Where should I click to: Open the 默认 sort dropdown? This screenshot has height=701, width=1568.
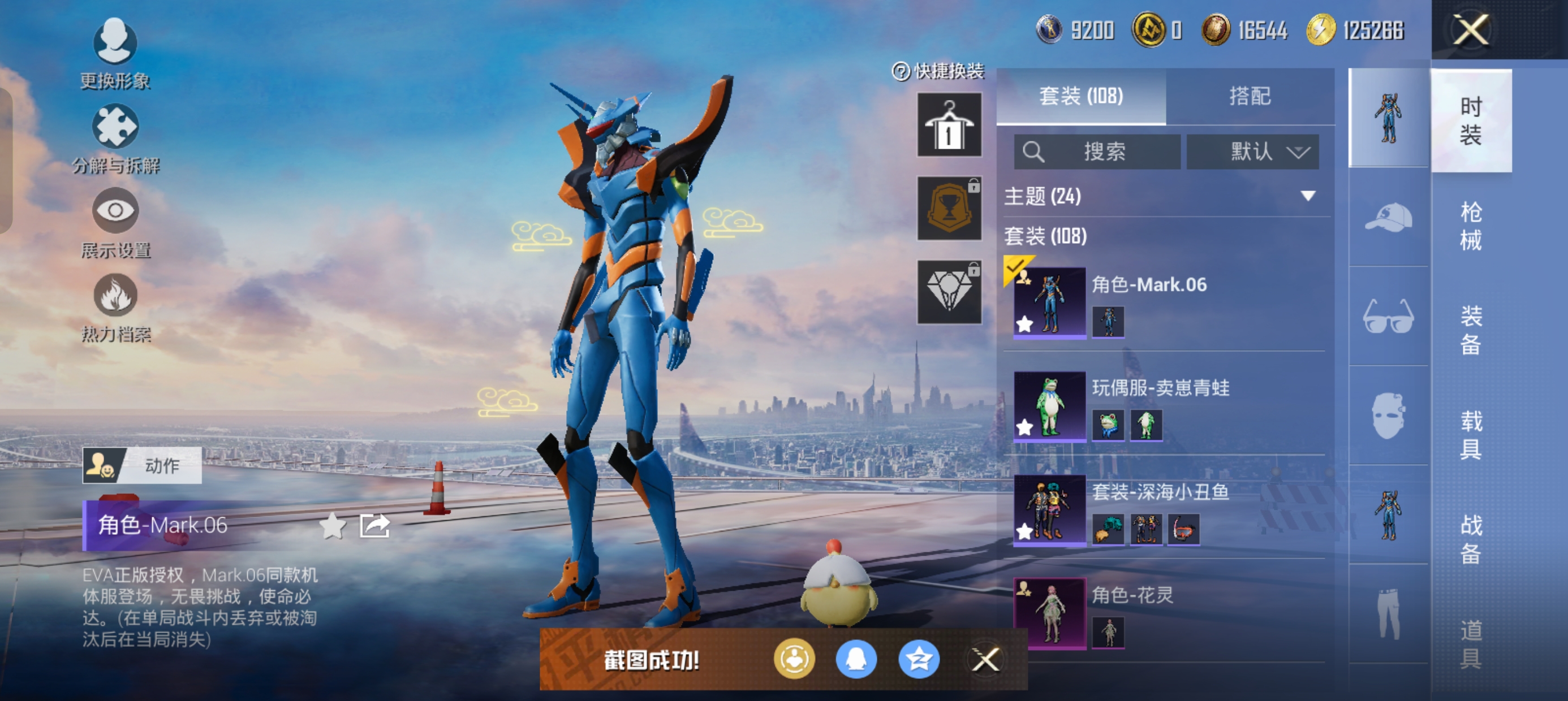point(1253,152)
